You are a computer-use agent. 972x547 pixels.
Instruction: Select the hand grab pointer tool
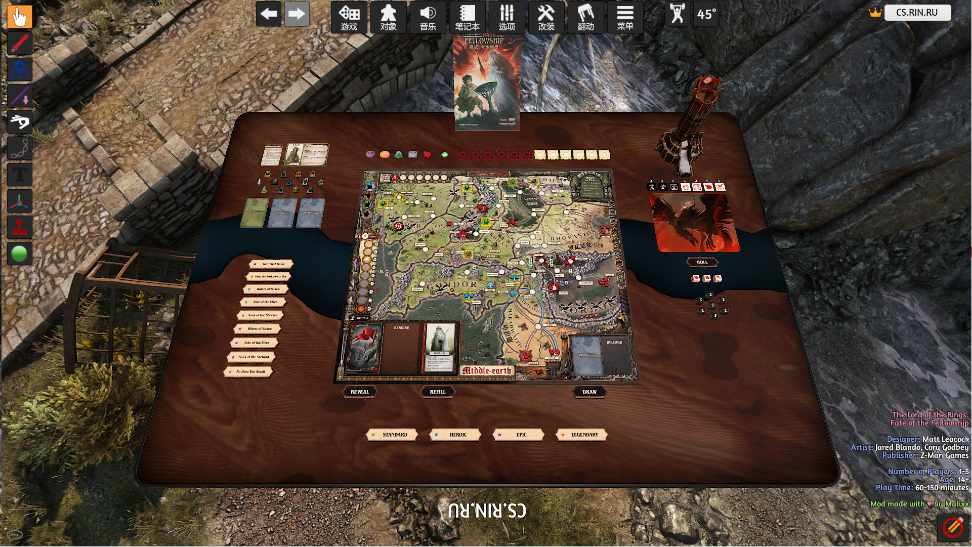coord(20,16)
